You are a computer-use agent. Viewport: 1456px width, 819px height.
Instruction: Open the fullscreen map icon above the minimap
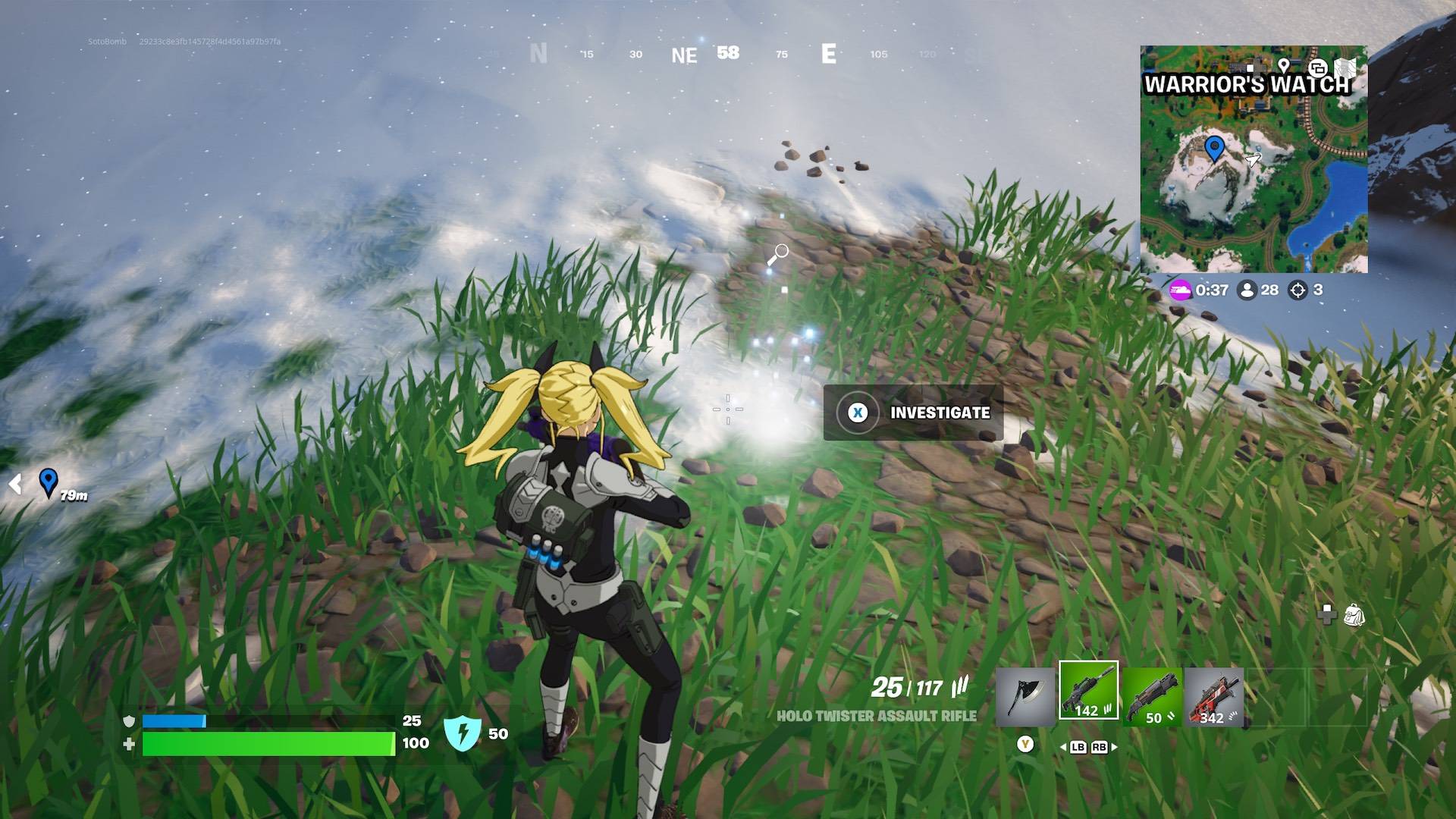(x=1344, y=67)
